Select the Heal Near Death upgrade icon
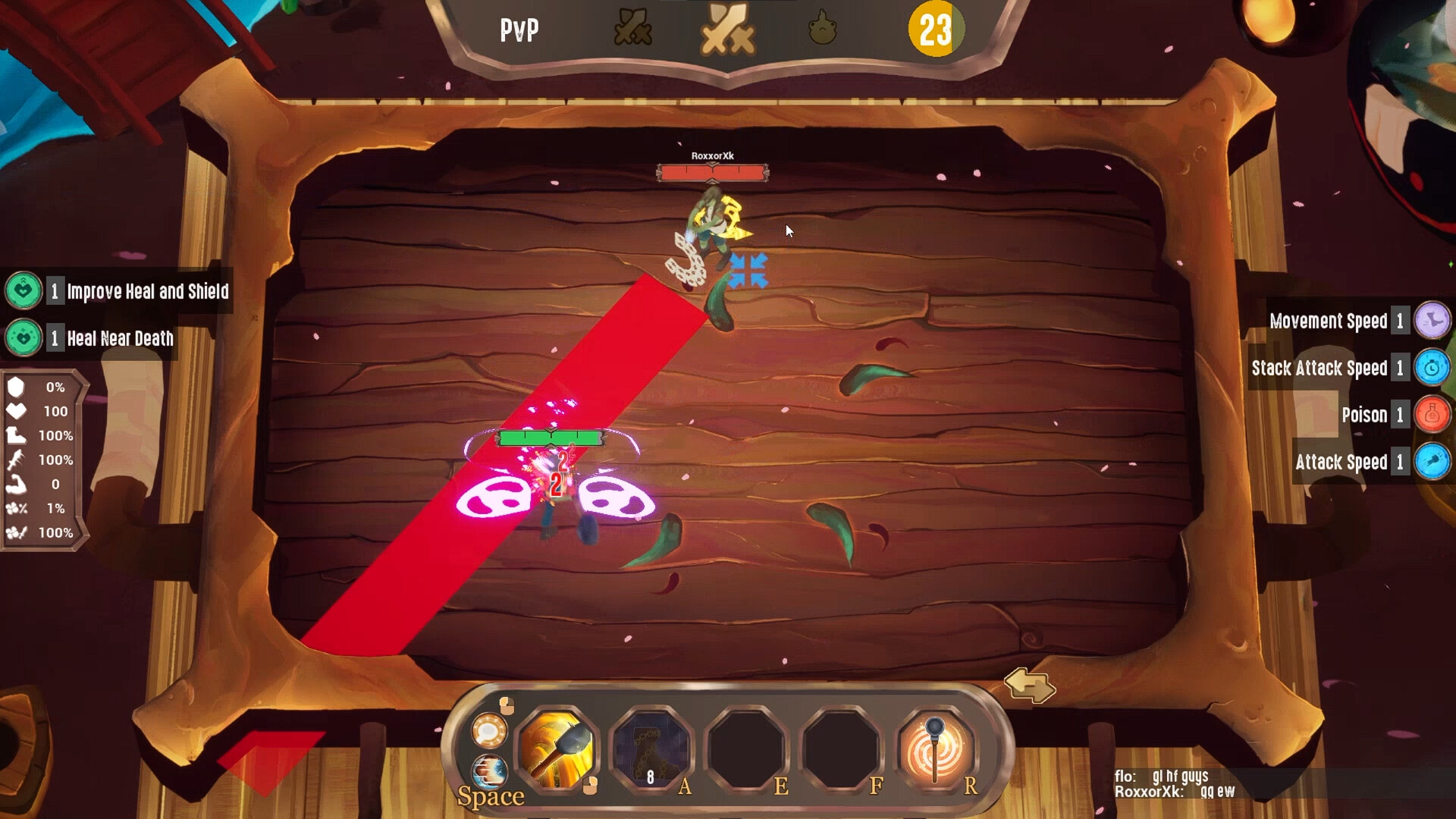This screenshot has height=819, width=1456. 24,338
